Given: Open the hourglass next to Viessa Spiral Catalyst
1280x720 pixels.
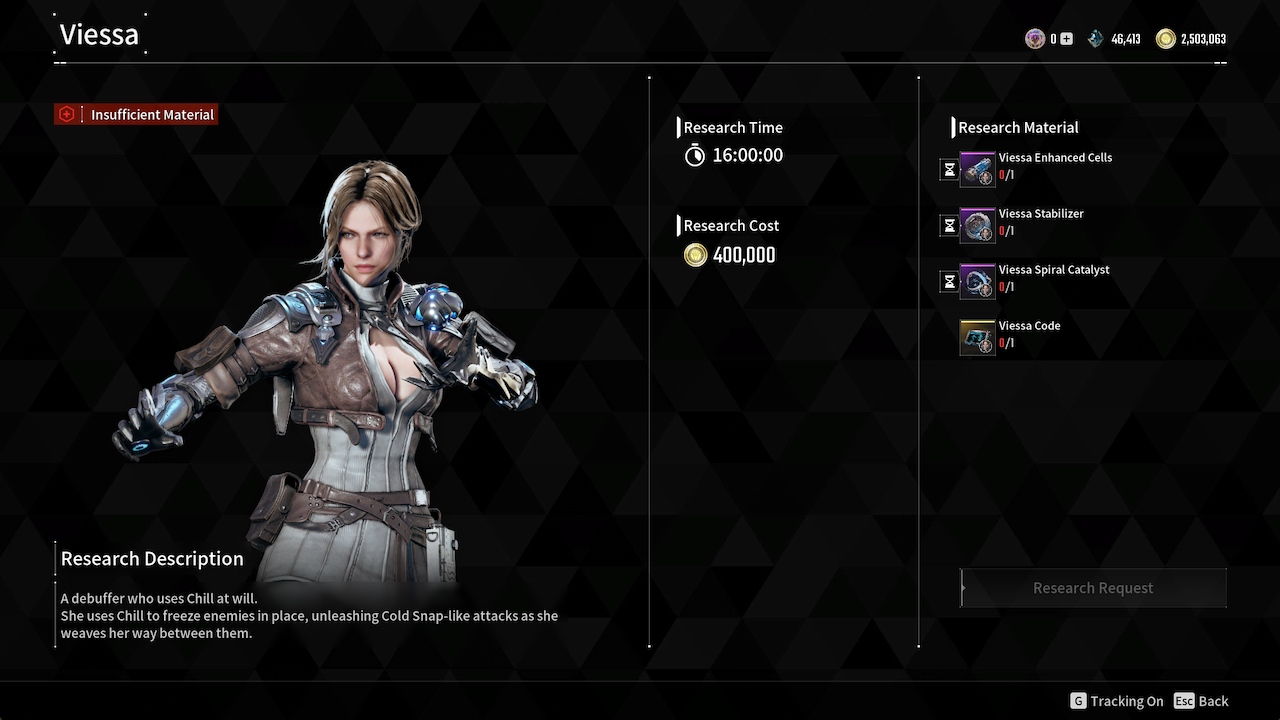Looking at the screenshot, I should pyautogui.click(x=949, y=282).
